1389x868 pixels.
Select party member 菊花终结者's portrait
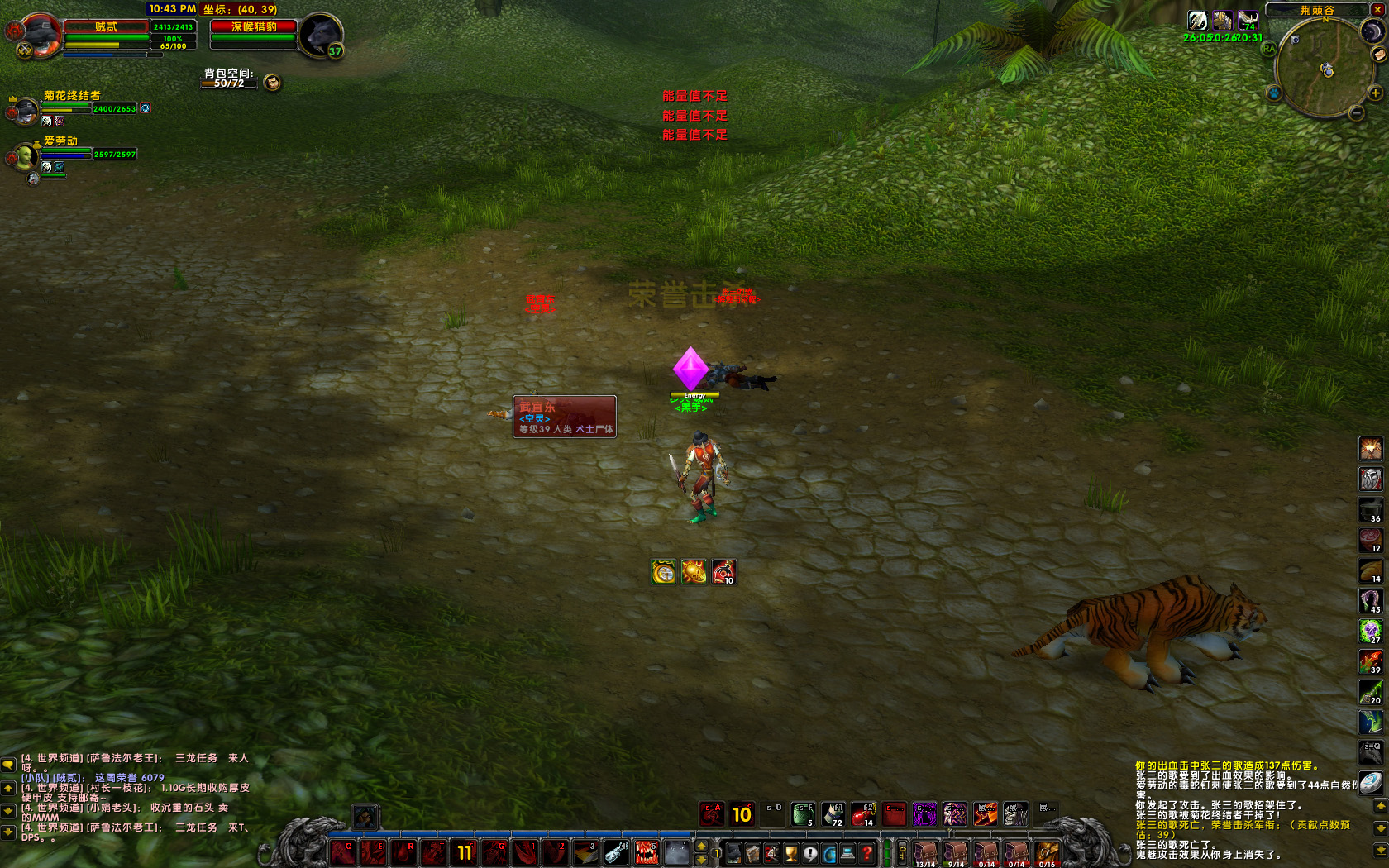tap(26, 109)
